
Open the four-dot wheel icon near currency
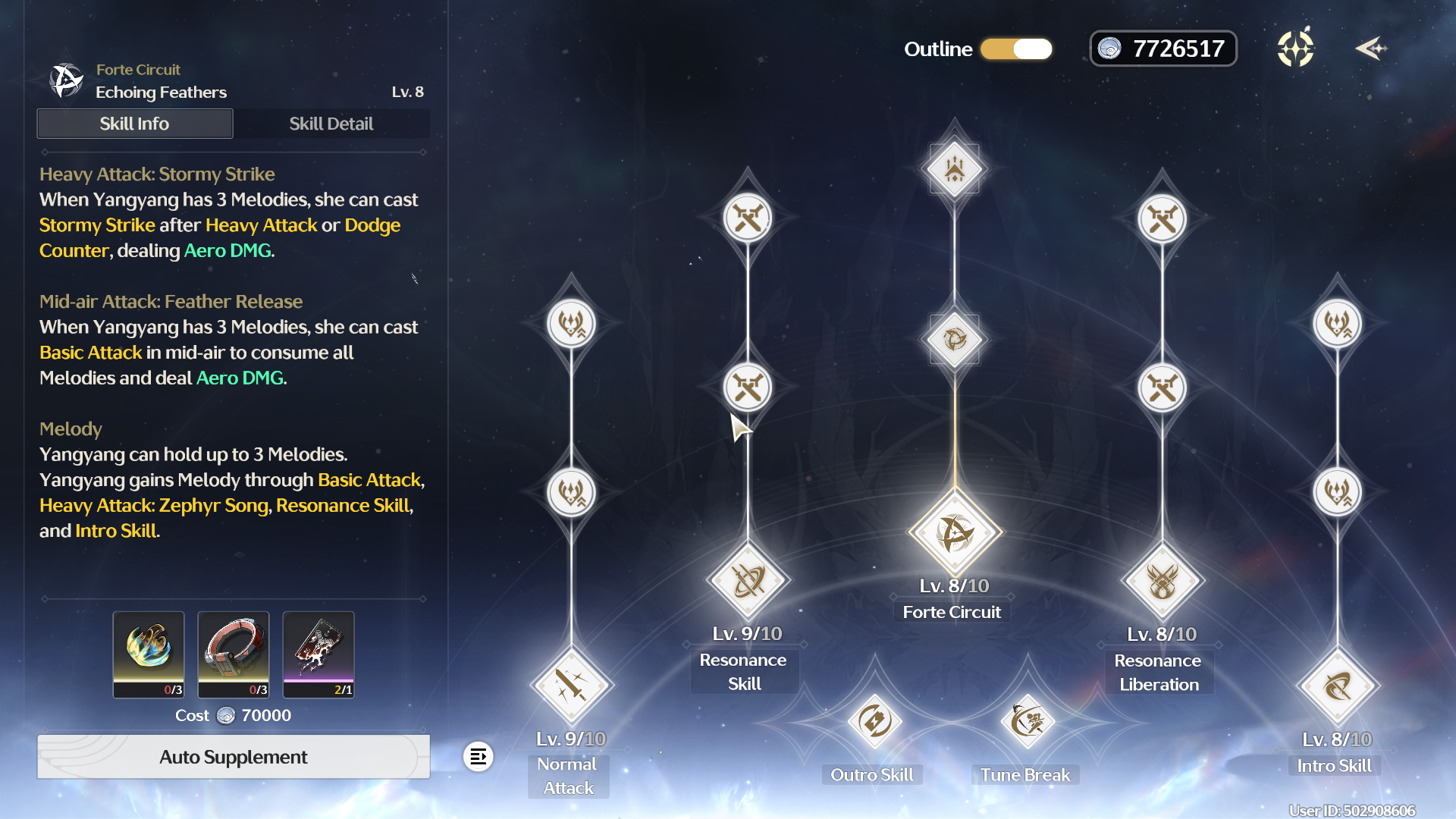point(1295,49)
